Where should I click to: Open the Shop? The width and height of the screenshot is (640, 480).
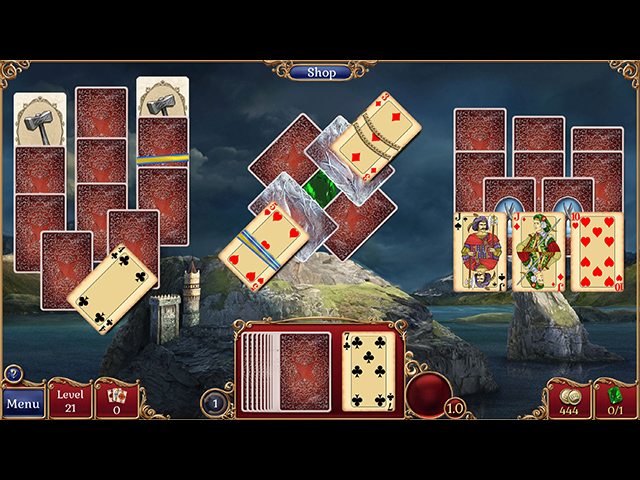321,72
